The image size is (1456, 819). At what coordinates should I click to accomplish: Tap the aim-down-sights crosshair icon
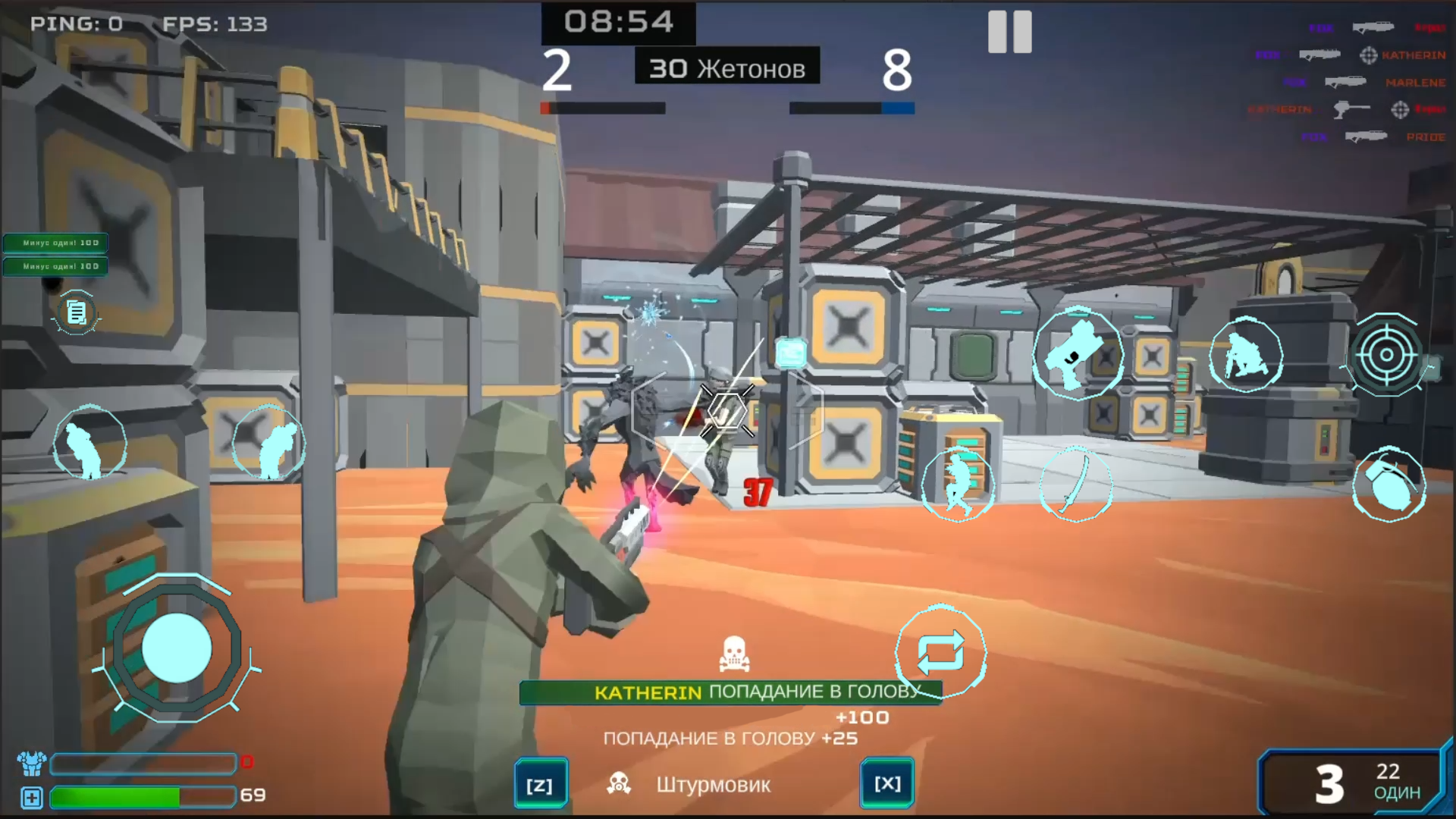coord(1388,355)
